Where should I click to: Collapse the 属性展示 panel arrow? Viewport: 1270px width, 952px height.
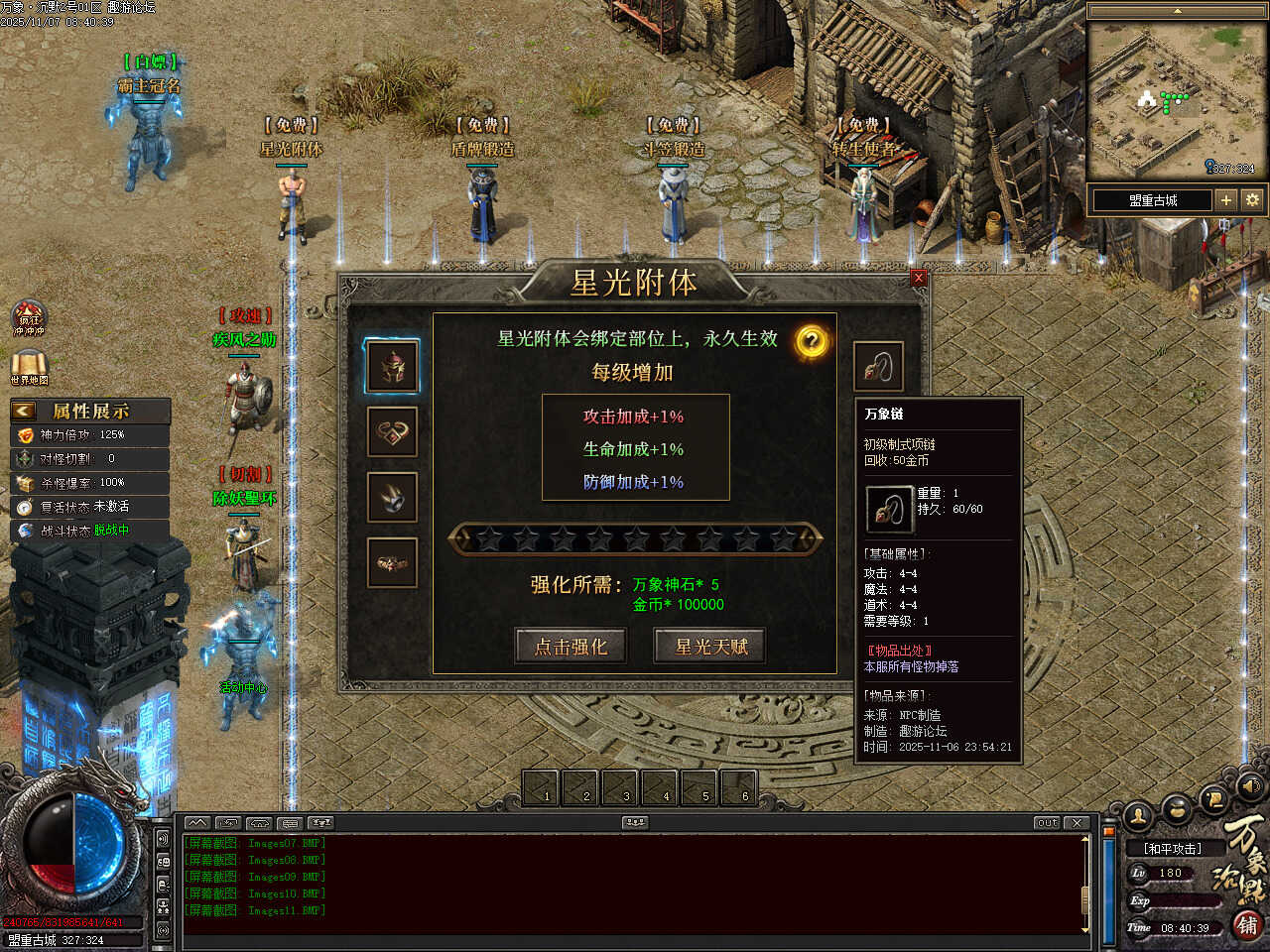[24, 411]
